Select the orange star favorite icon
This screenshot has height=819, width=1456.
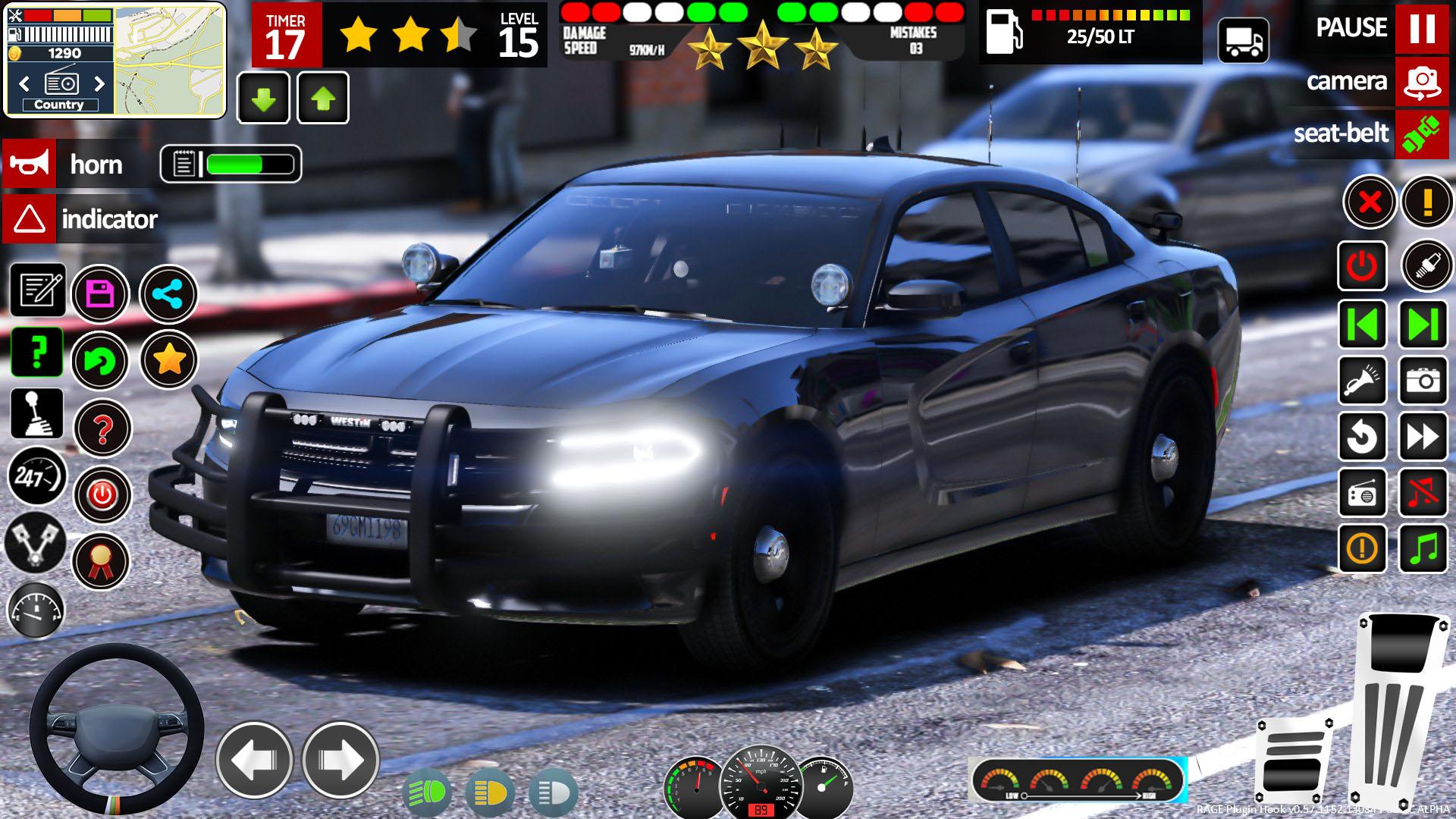coord(168,360)
